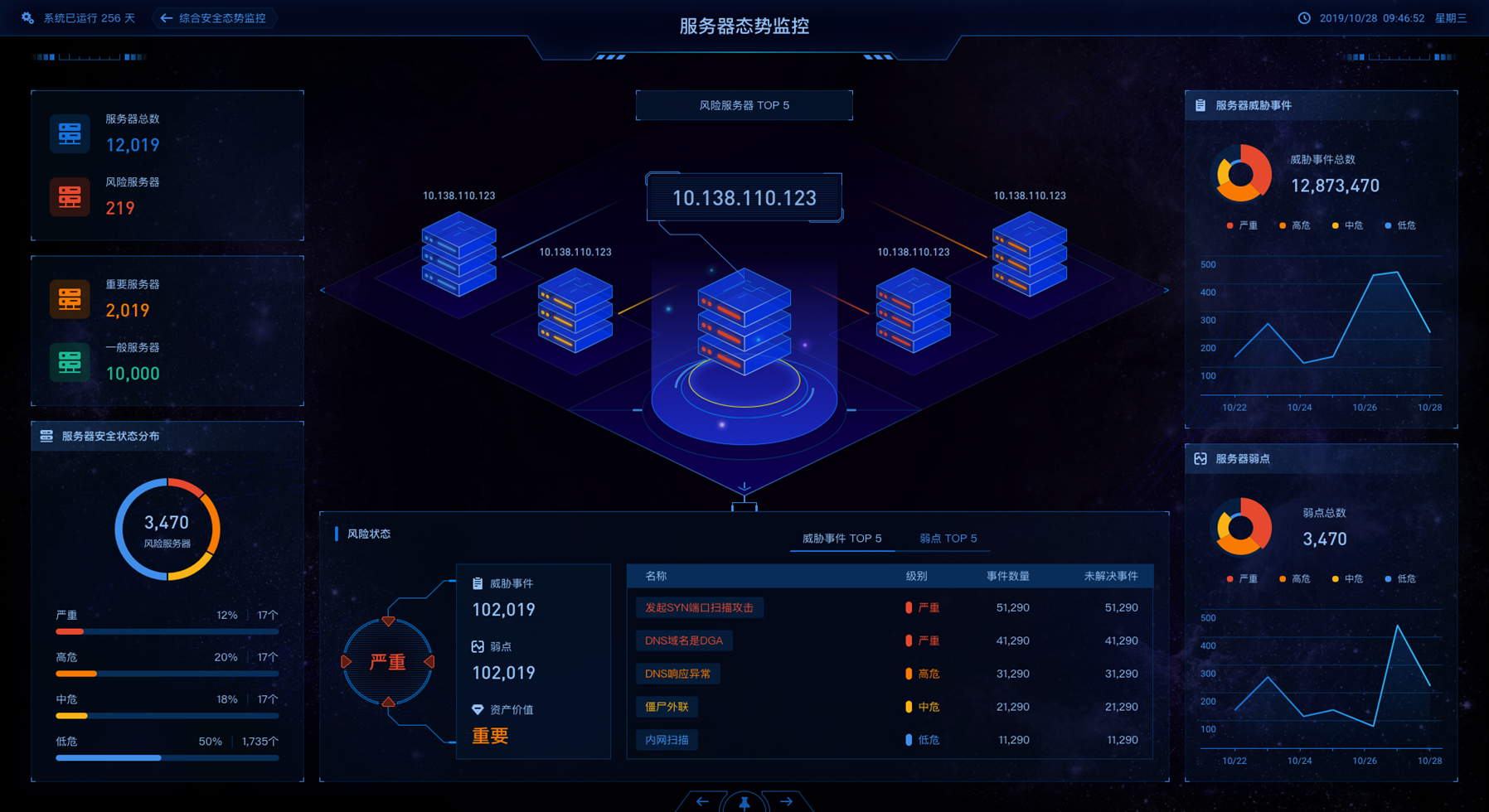
Task: Select the 风险服务器 TOP 5 header
Action: [x=744, y=105]
